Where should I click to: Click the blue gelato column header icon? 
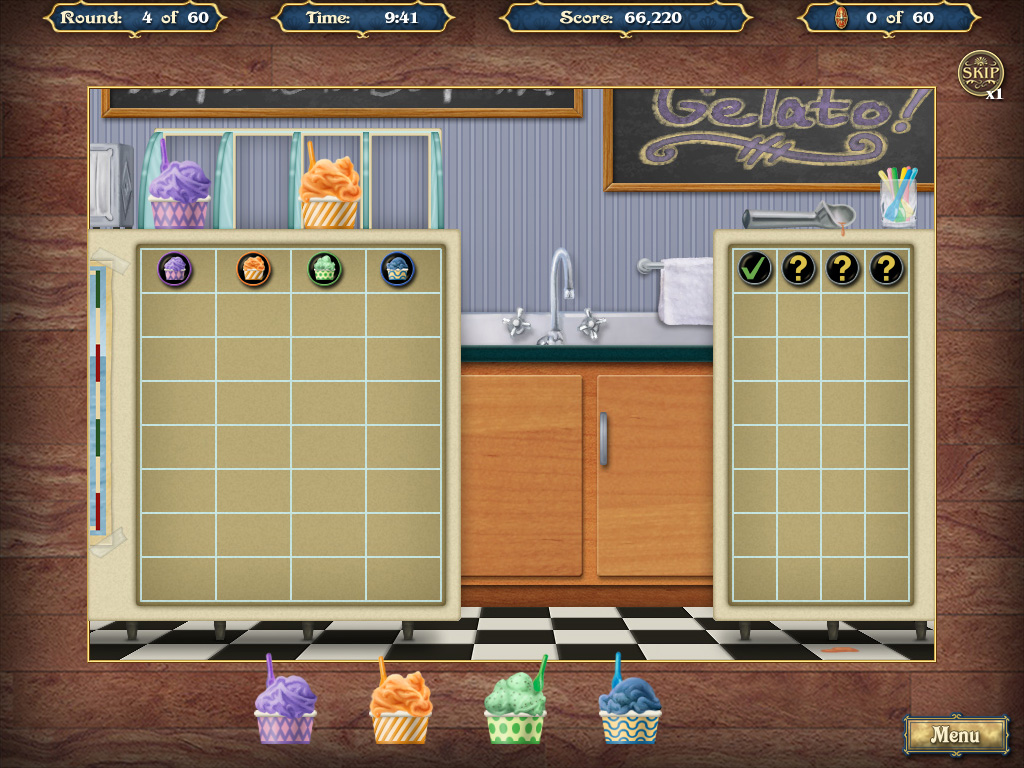pos(398,268)
